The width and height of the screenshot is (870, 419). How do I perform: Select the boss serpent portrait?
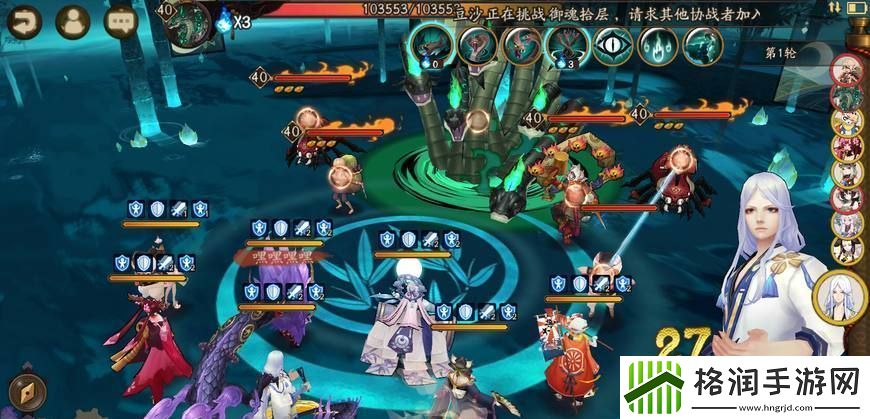tap(187, 22)
